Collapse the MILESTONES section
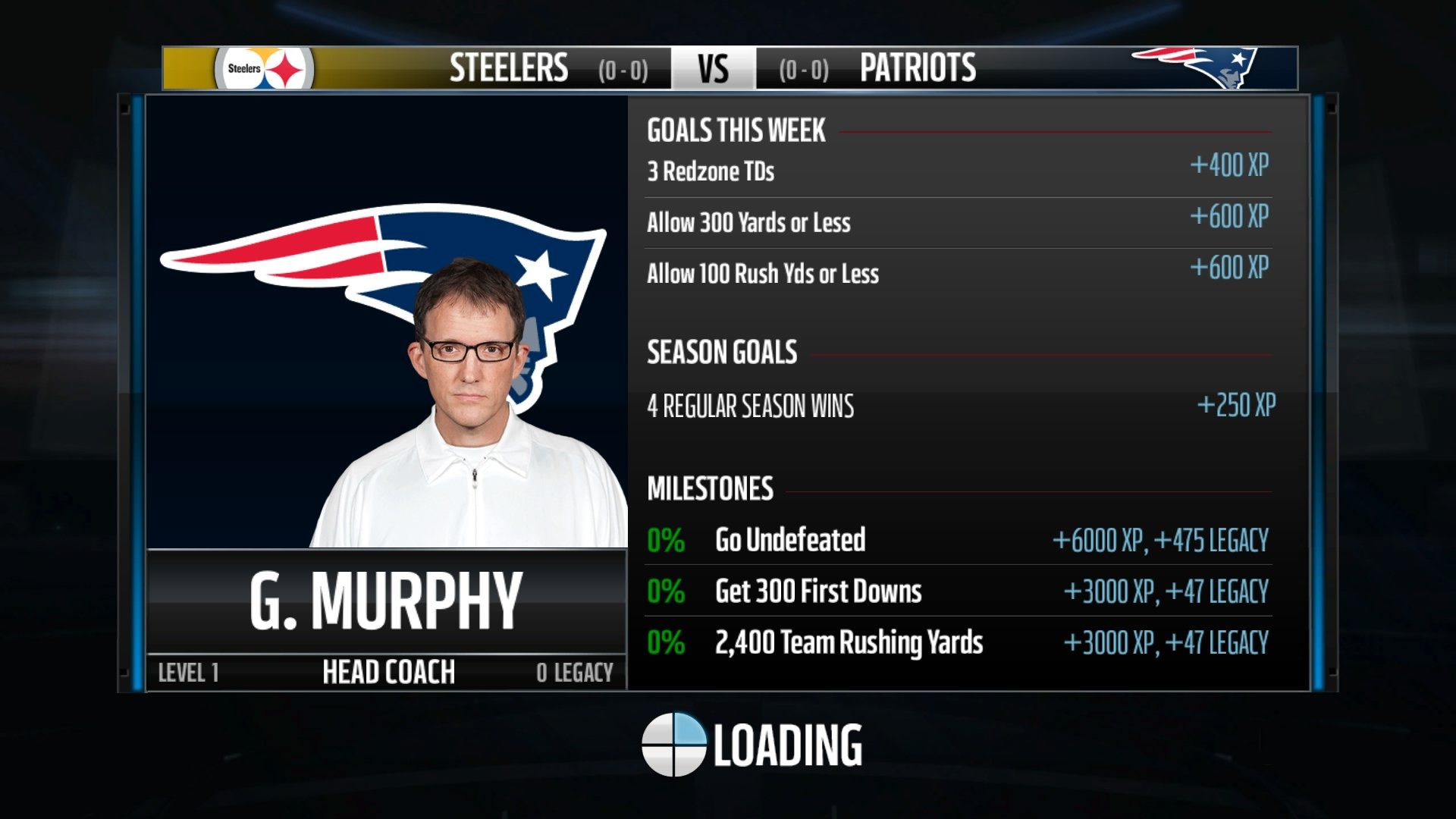 click(x=709, y=489)
